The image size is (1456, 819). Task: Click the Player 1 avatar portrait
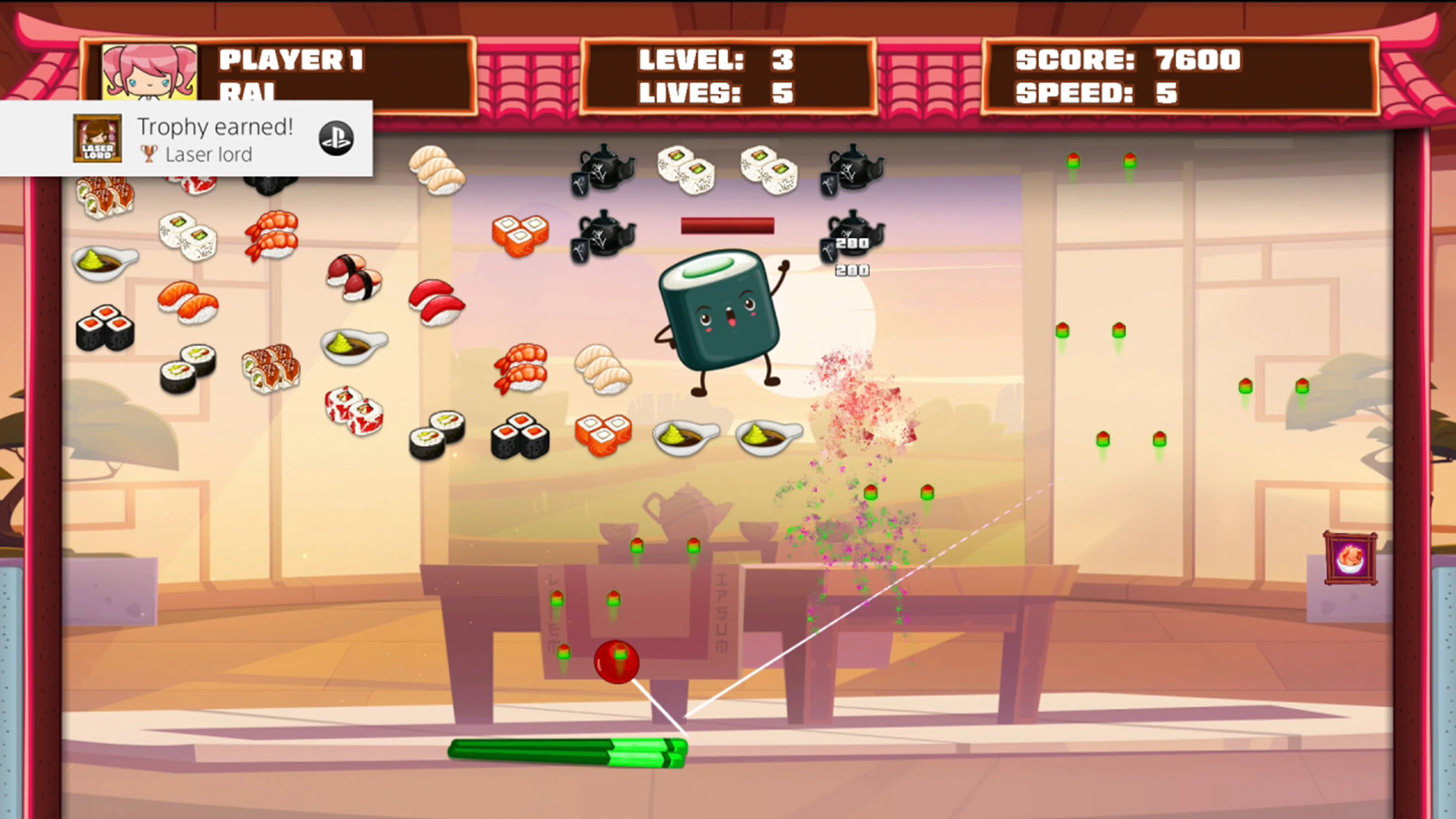tap(150, 72)
